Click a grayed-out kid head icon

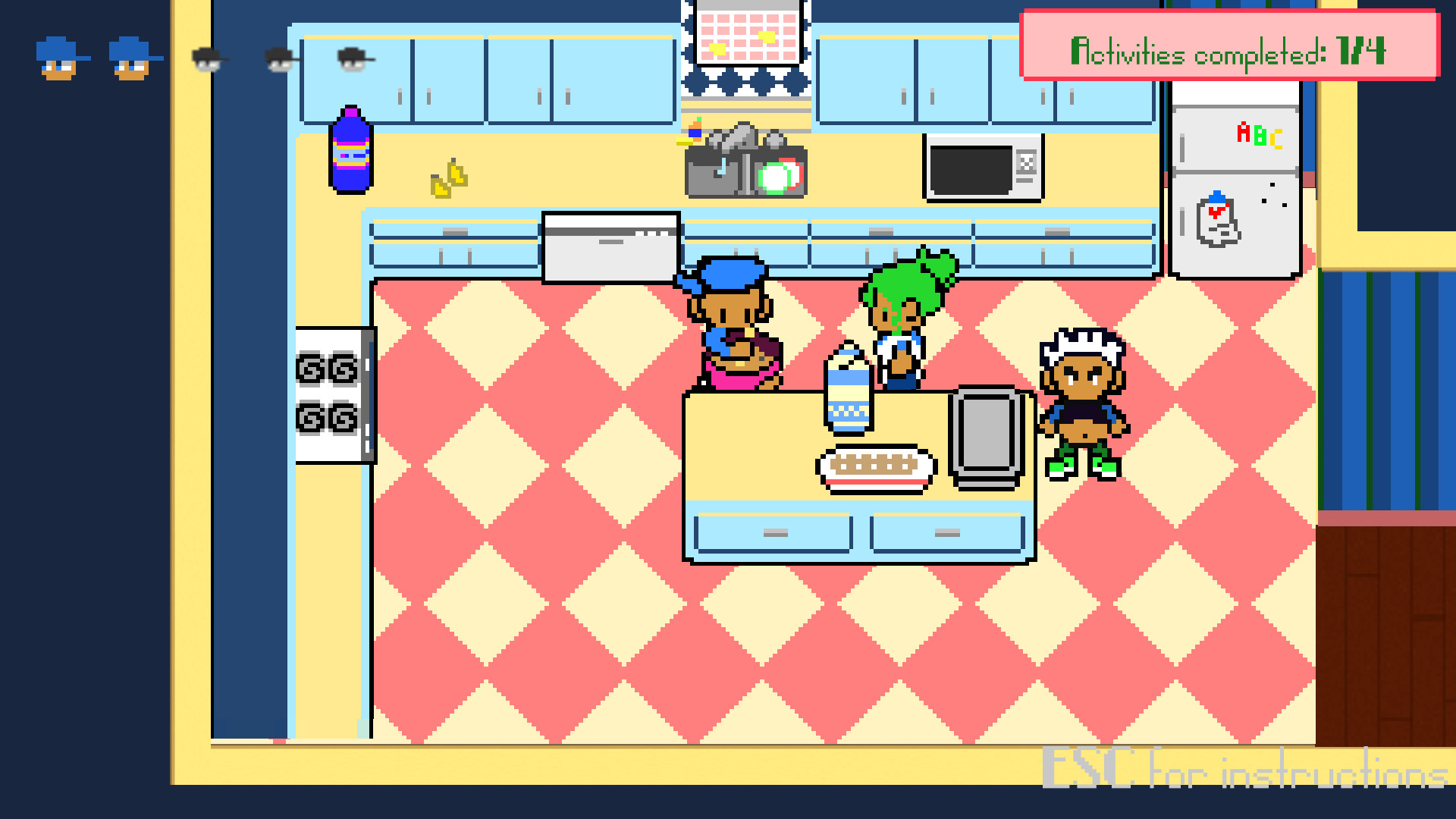(x=206, y=61)
